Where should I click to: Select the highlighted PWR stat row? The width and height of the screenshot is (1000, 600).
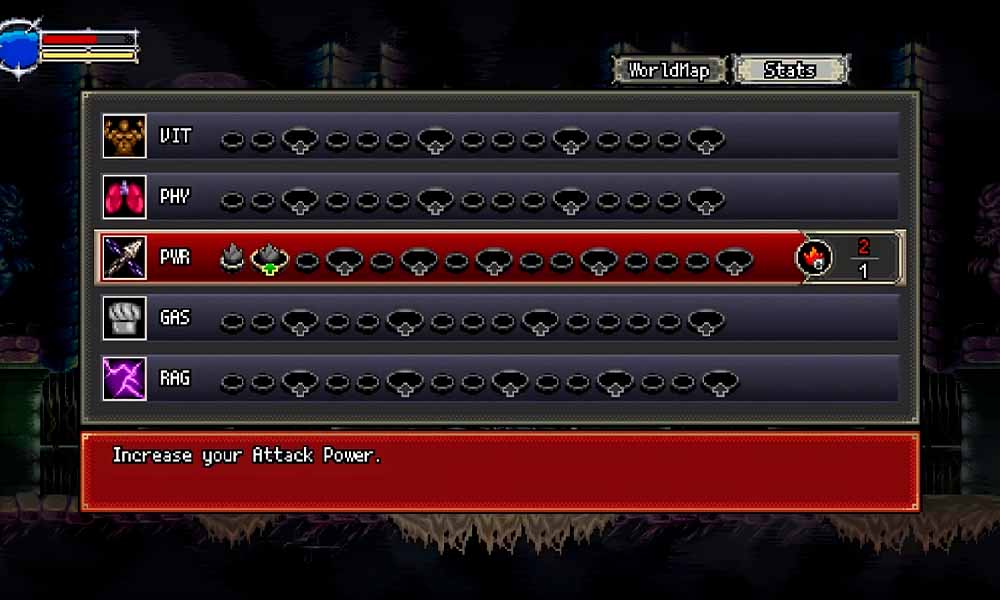click(500, 258)
